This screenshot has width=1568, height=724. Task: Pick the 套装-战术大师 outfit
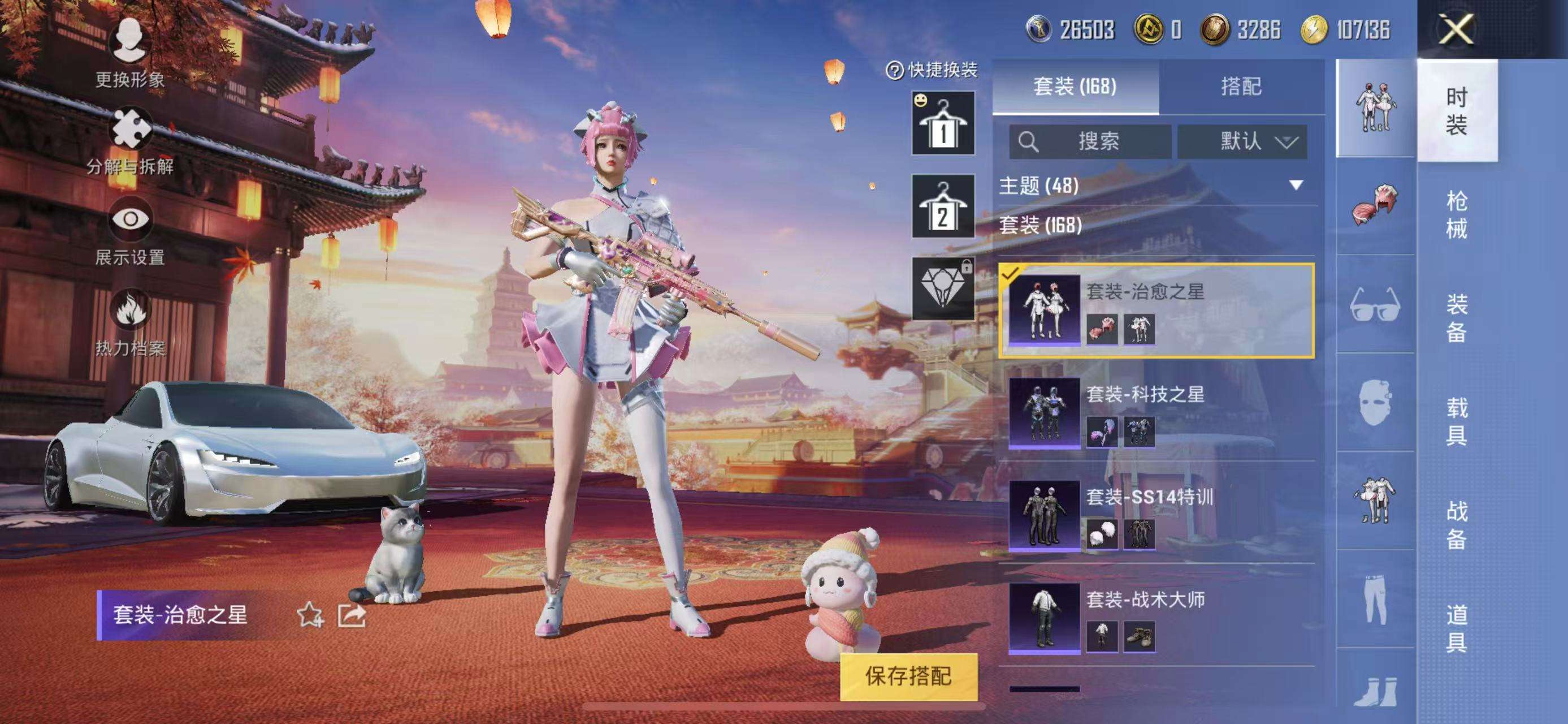[x=1156, y=618]
